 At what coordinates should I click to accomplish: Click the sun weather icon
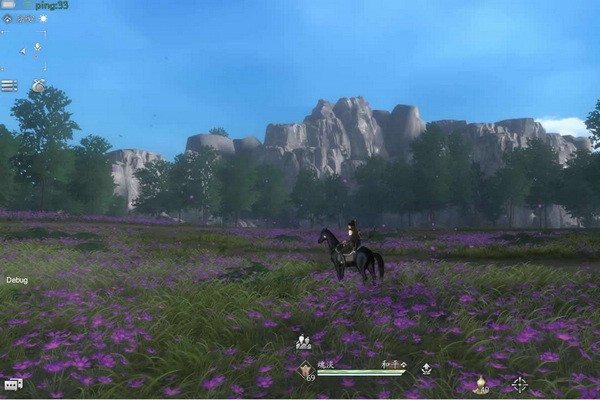point(43,18)
